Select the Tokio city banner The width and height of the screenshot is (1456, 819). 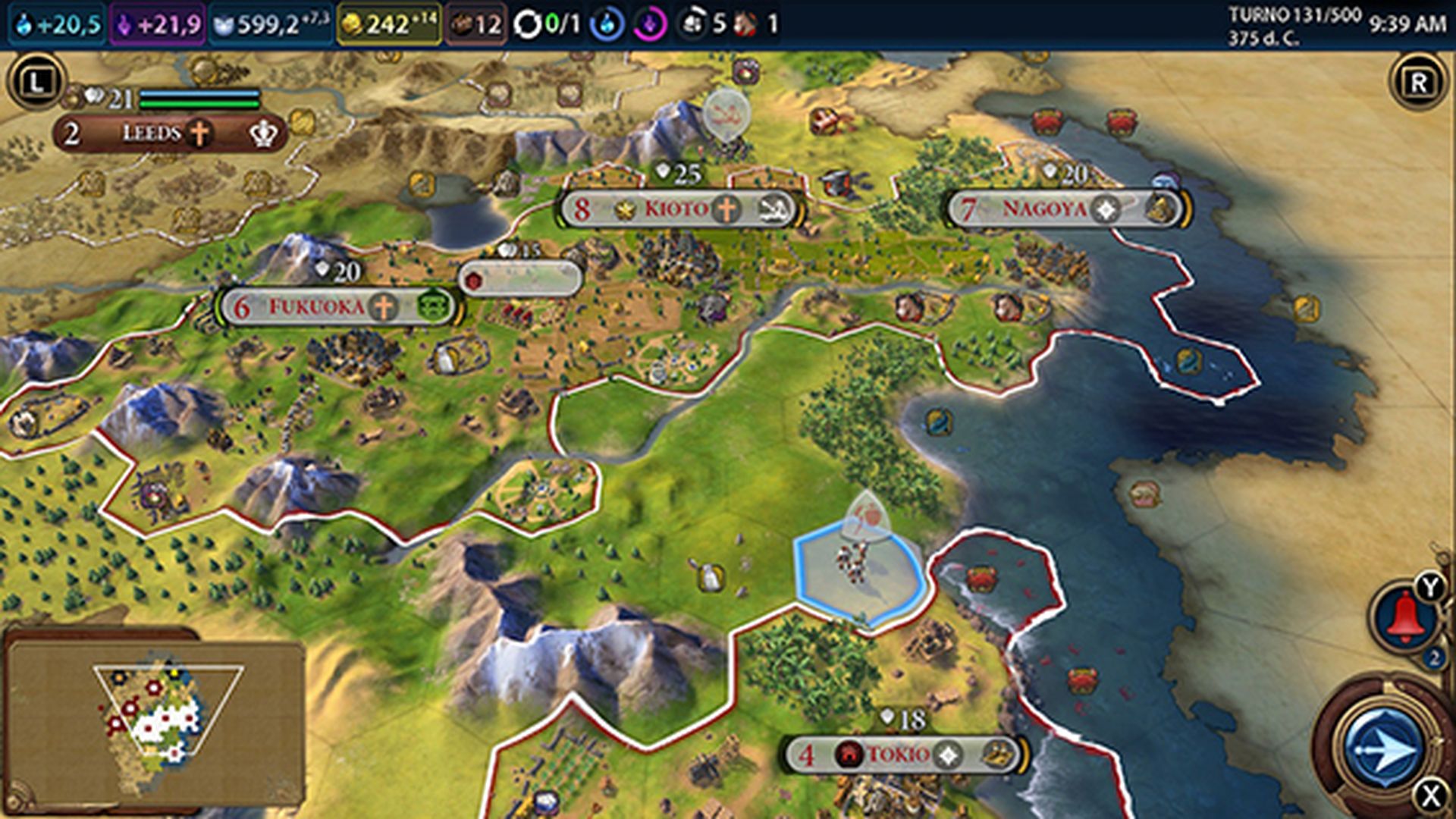pyautogui.click(x=895, y=754)
